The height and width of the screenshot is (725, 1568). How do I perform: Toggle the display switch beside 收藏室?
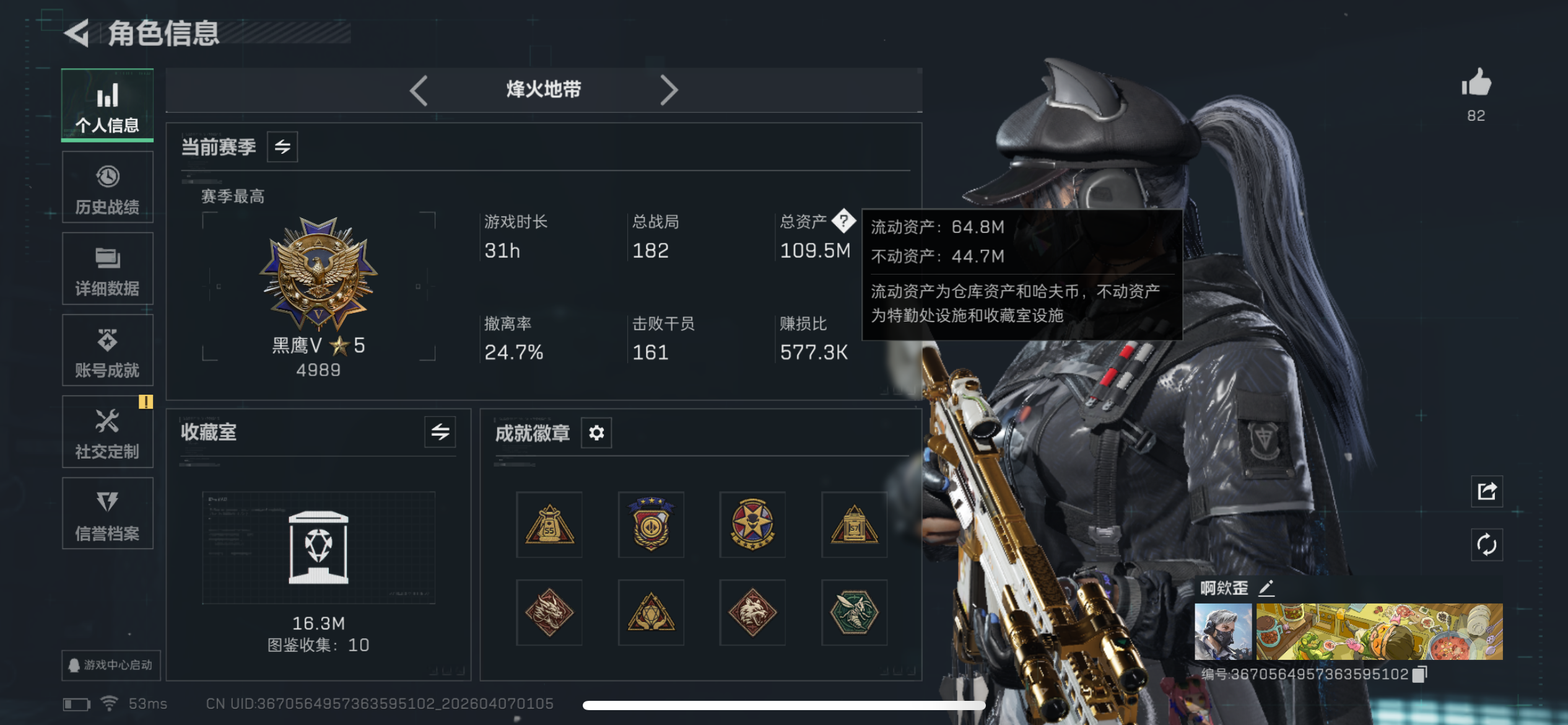pos(441,433)
